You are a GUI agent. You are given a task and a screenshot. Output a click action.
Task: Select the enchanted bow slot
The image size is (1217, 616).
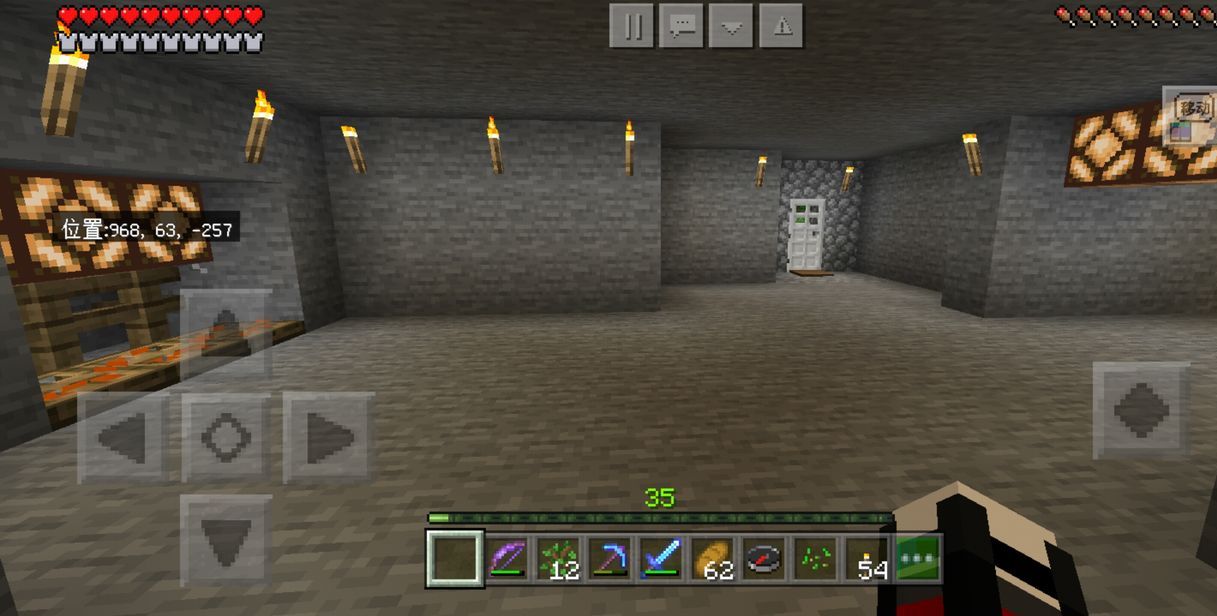point(507,558)
